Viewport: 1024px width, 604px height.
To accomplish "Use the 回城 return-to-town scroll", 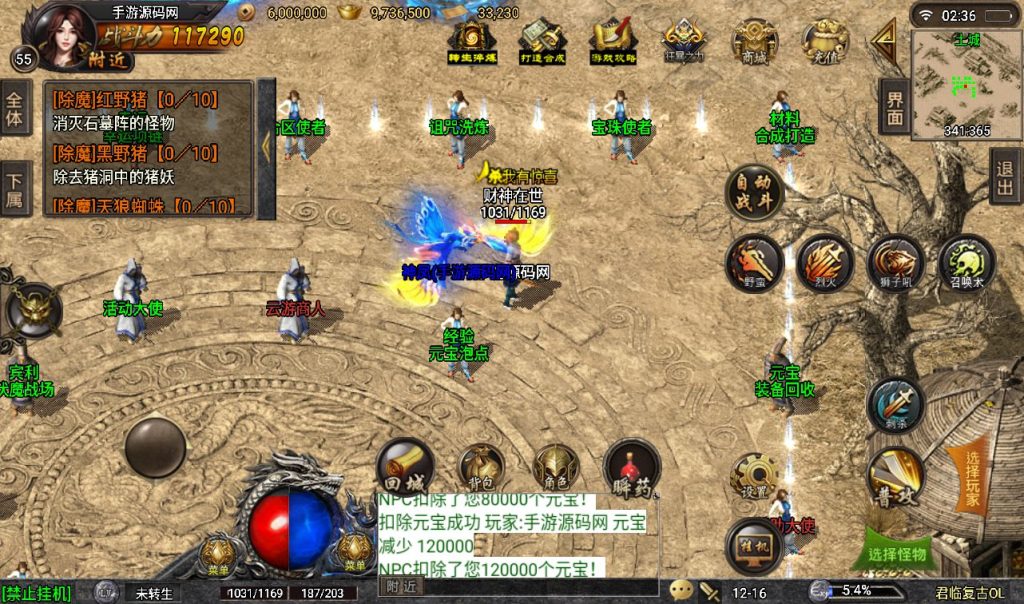I will point(405,468).
